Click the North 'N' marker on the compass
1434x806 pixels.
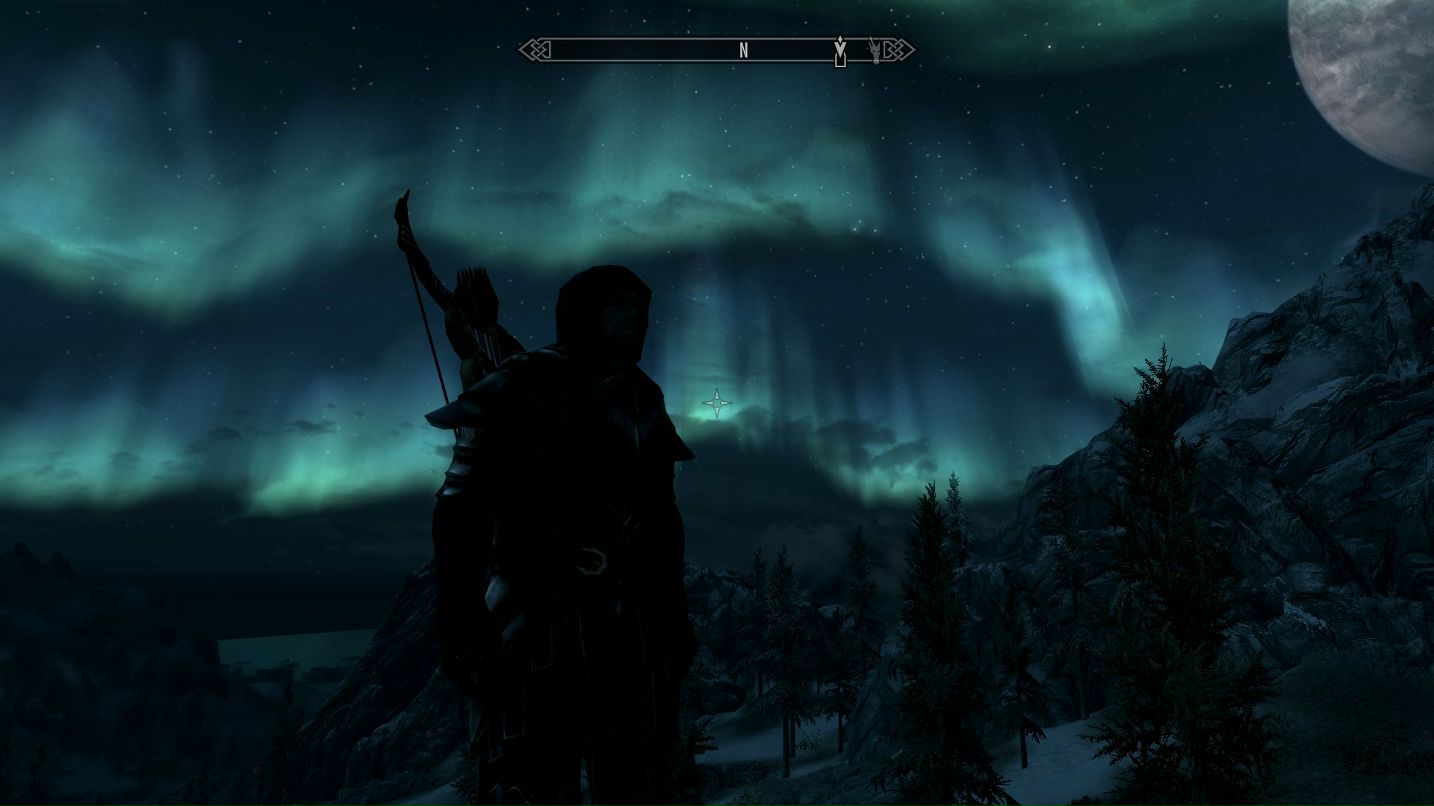coord(744,50)
